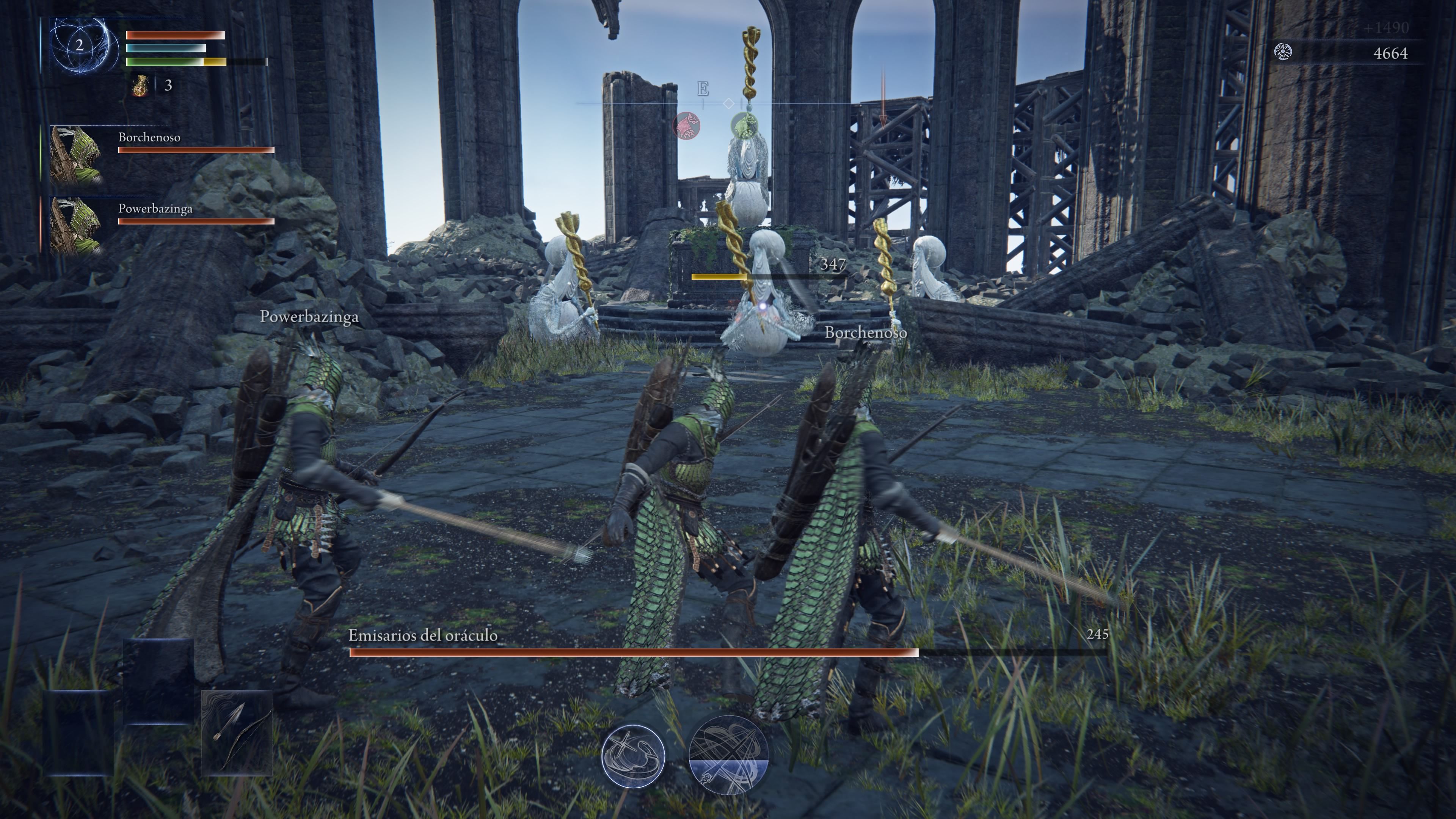
Task: Select the bow weapon slot
Action: (x=237, y=733)
